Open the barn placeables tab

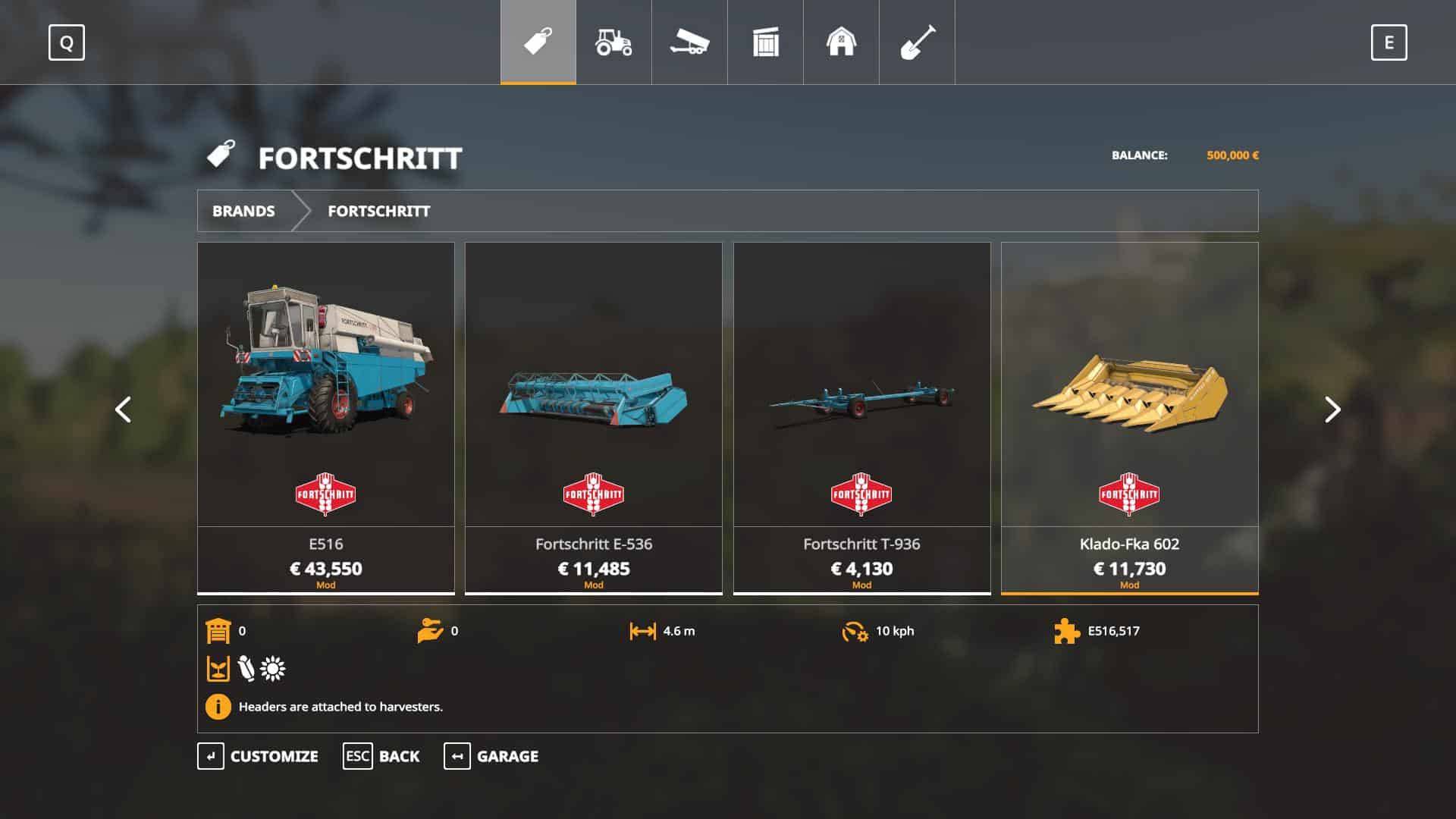tap(841, 42)
